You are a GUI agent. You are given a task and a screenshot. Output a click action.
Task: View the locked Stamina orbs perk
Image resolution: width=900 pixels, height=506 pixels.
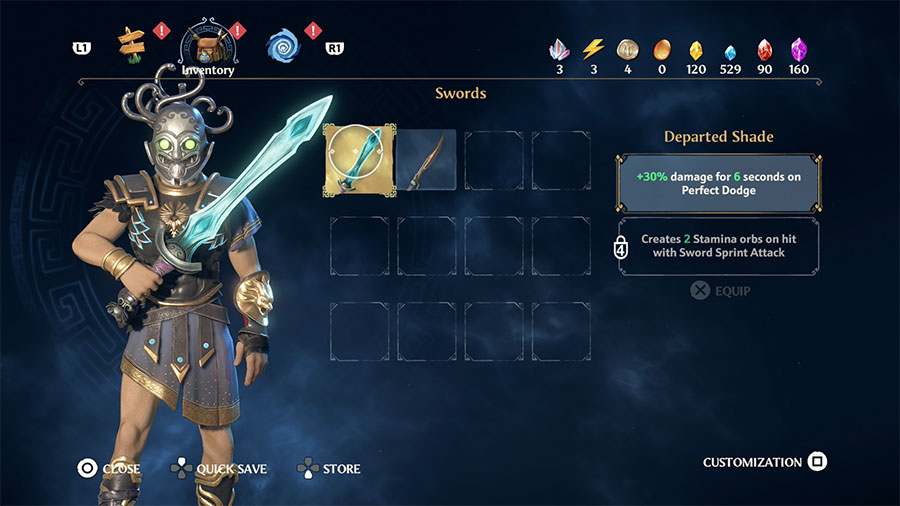pyautogui.click(x=719, y=246)
